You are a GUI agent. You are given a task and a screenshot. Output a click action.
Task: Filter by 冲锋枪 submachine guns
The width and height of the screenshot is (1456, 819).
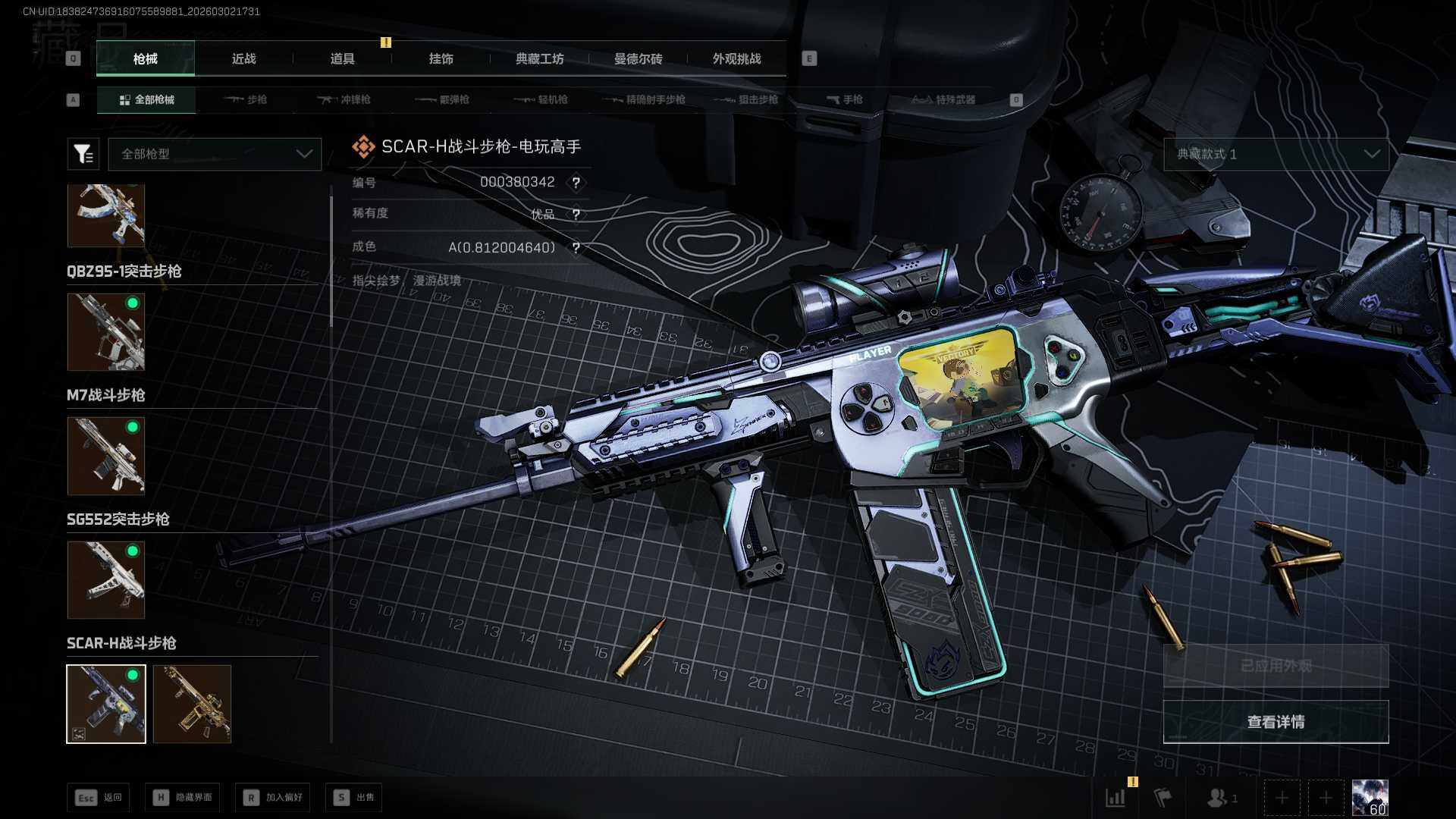pyautogui.click(x=345, y=99)
